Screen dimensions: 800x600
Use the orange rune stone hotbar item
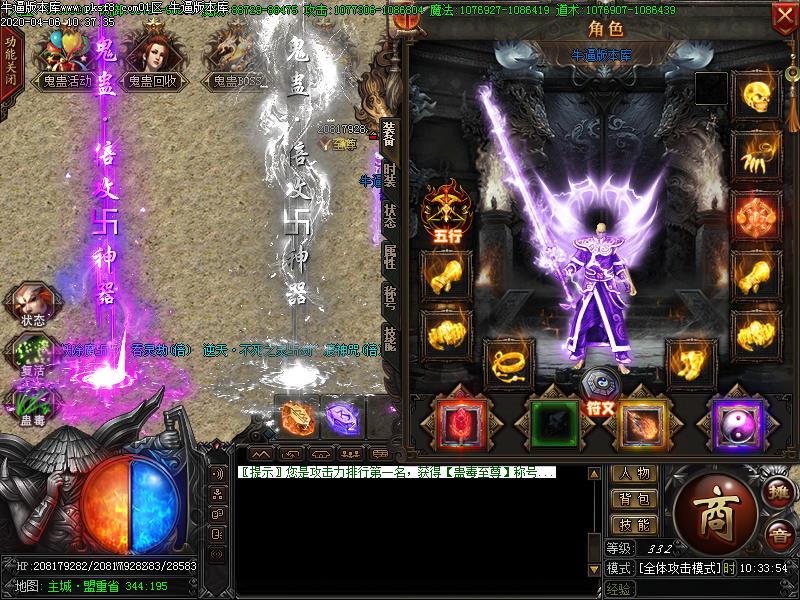[298, 417]
